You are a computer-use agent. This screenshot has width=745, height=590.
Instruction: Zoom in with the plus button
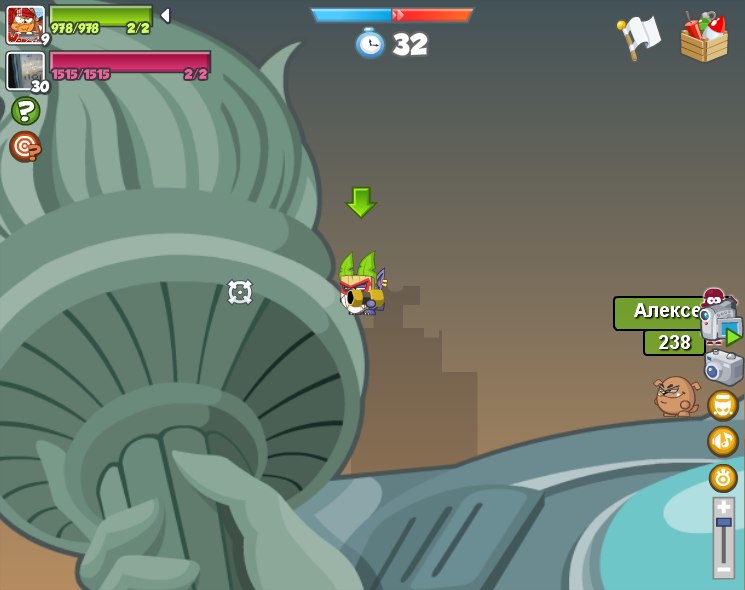(x=723, y=507)
